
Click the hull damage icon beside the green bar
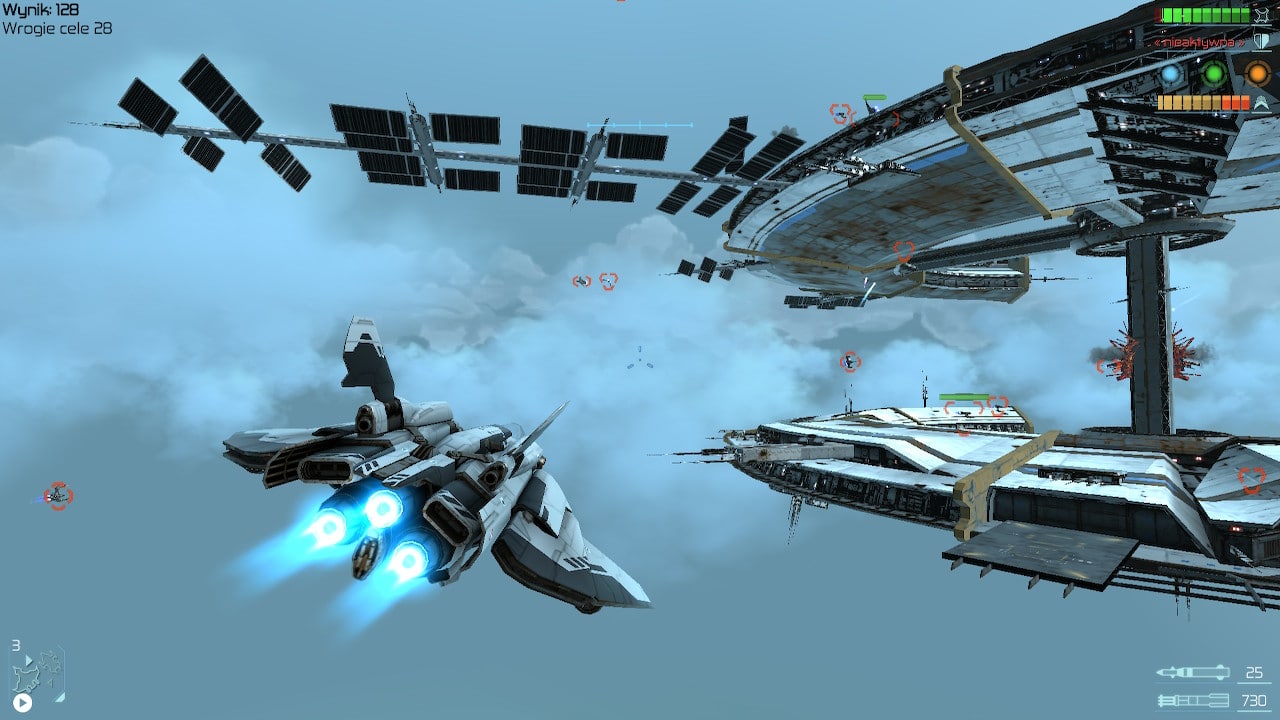tap(1261, 15)
